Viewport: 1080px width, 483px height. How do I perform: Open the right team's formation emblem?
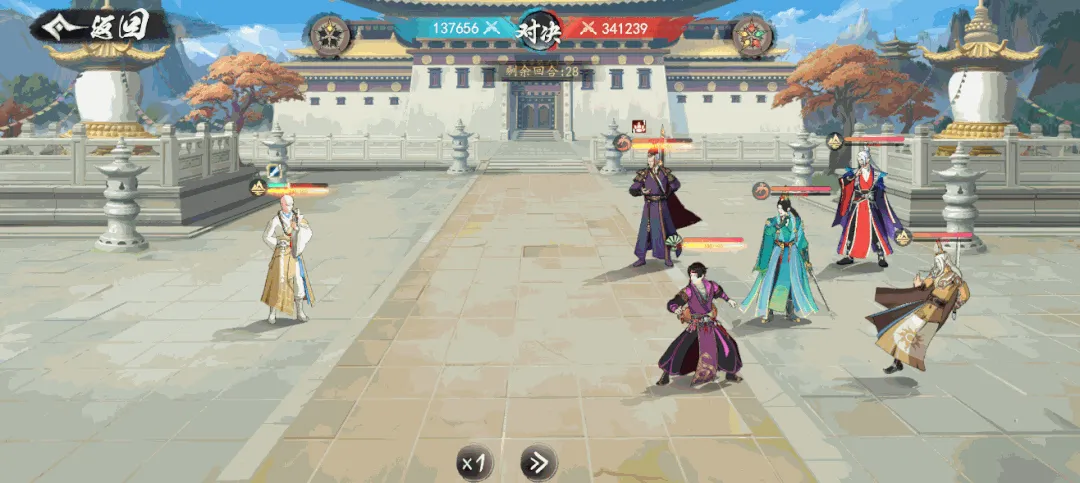tap(752, 36)
